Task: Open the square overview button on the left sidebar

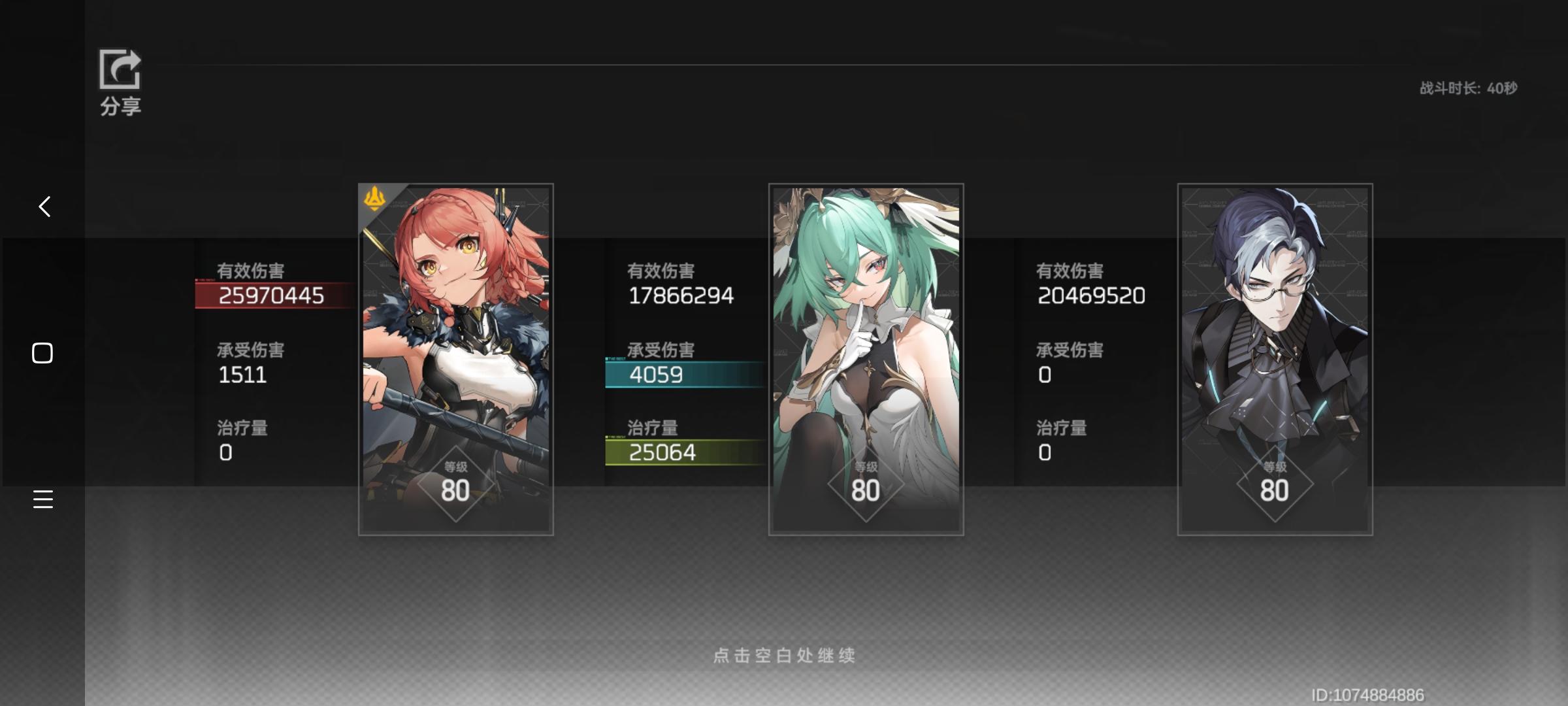Action: [42, 353]
